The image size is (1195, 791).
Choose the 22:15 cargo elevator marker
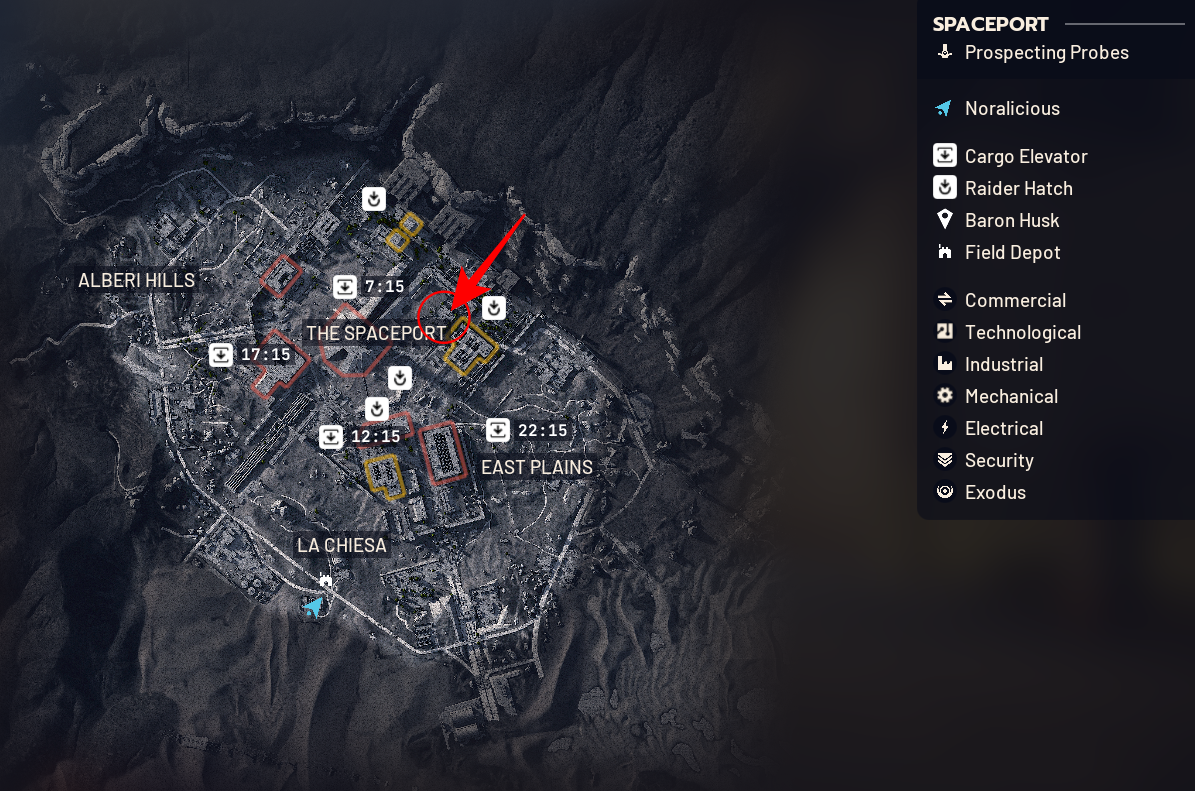[498, 431]
